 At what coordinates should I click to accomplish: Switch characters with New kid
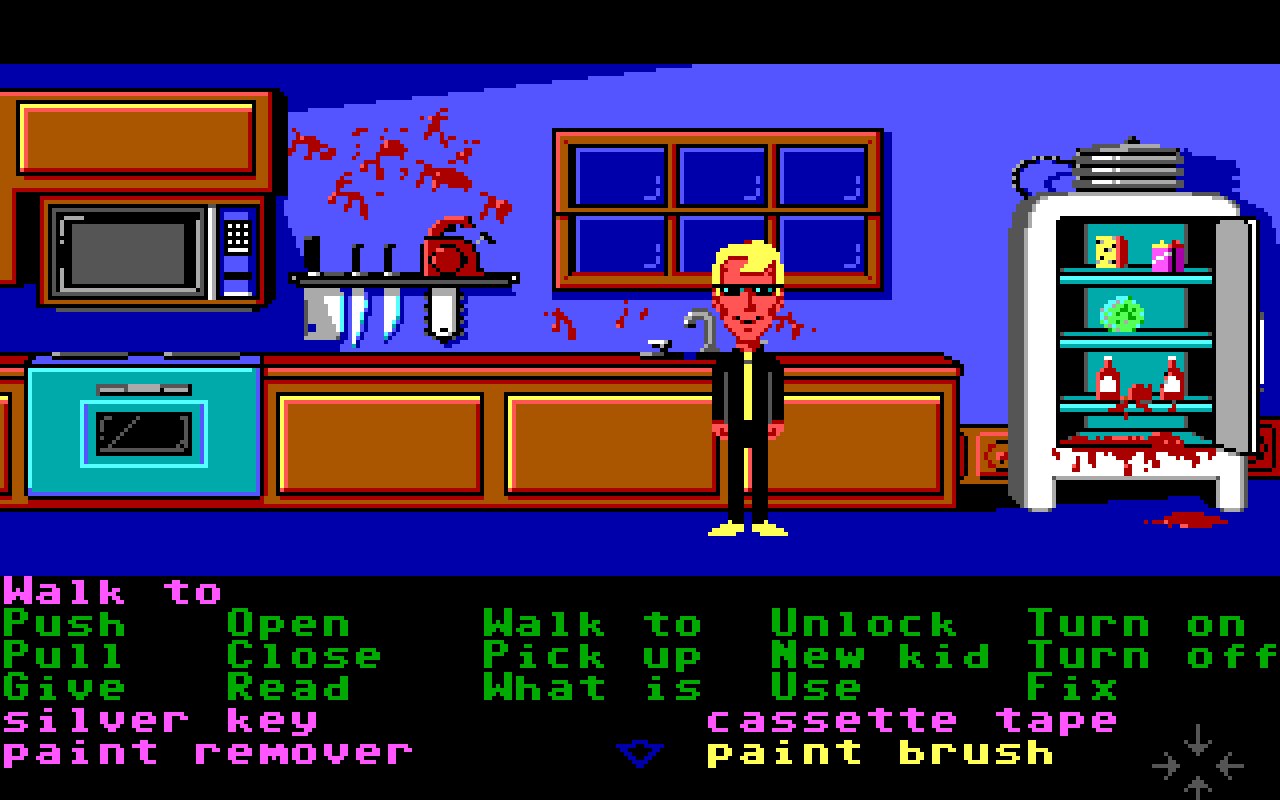point(880,657)
